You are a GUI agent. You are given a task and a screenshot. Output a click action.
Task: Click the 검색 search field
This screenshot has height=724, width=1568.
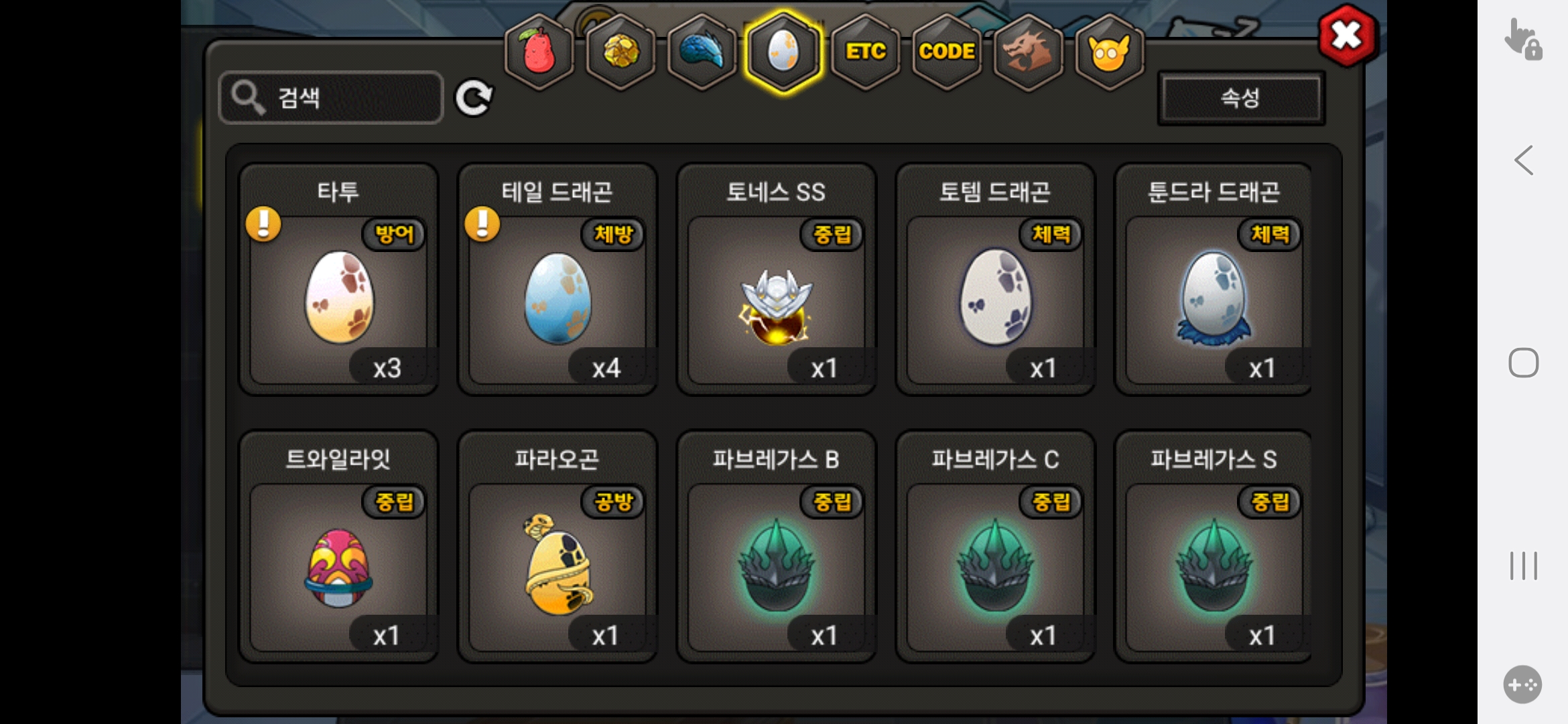[x=331, y=98]
